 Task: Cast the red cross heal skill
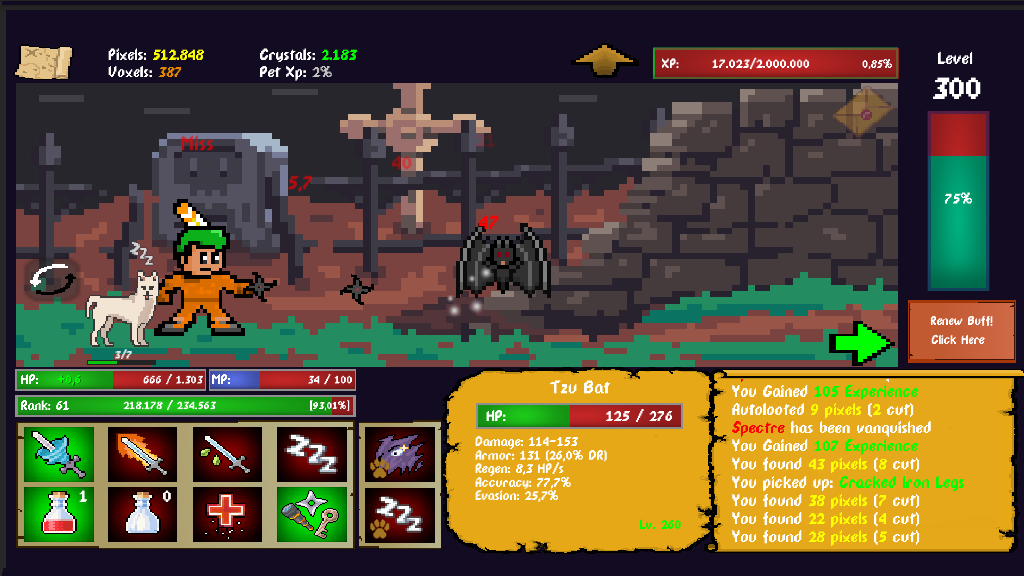point(226,513)
